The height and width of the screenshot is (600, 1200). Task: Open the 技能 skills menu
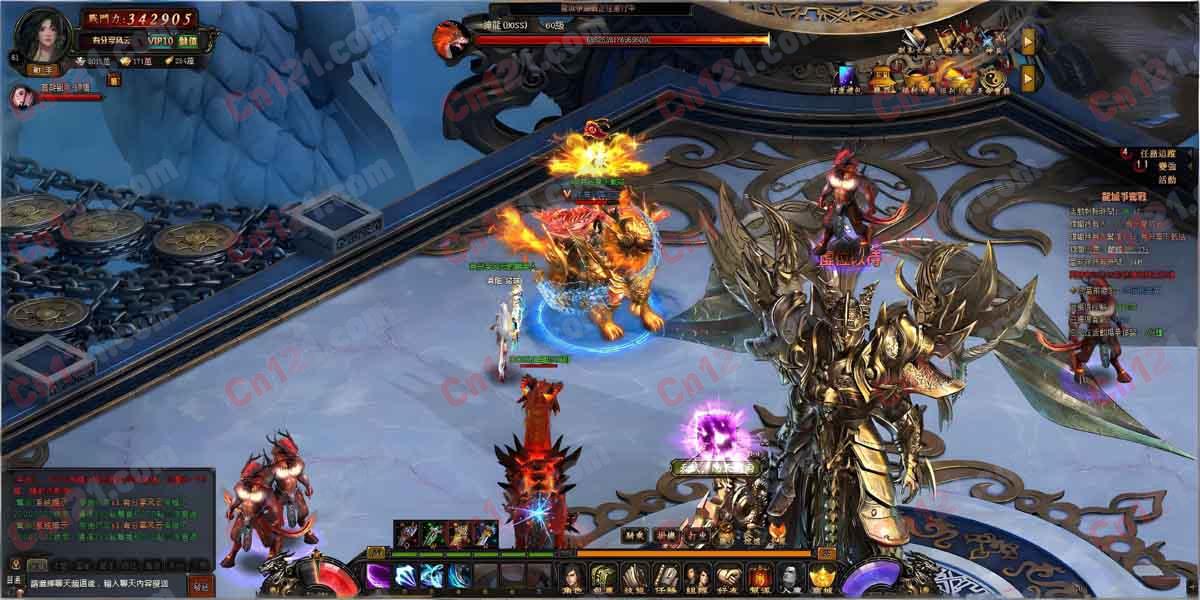635,577
